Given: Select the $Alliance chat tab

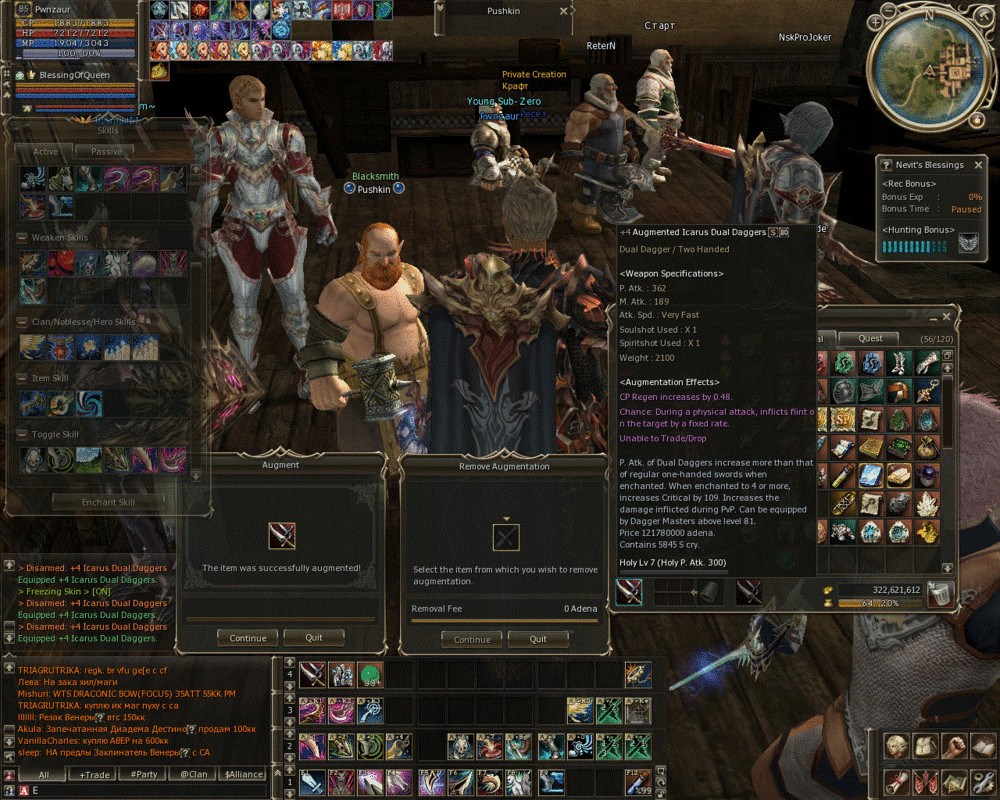Looking at the screenshot, I should tap(243, 774).
